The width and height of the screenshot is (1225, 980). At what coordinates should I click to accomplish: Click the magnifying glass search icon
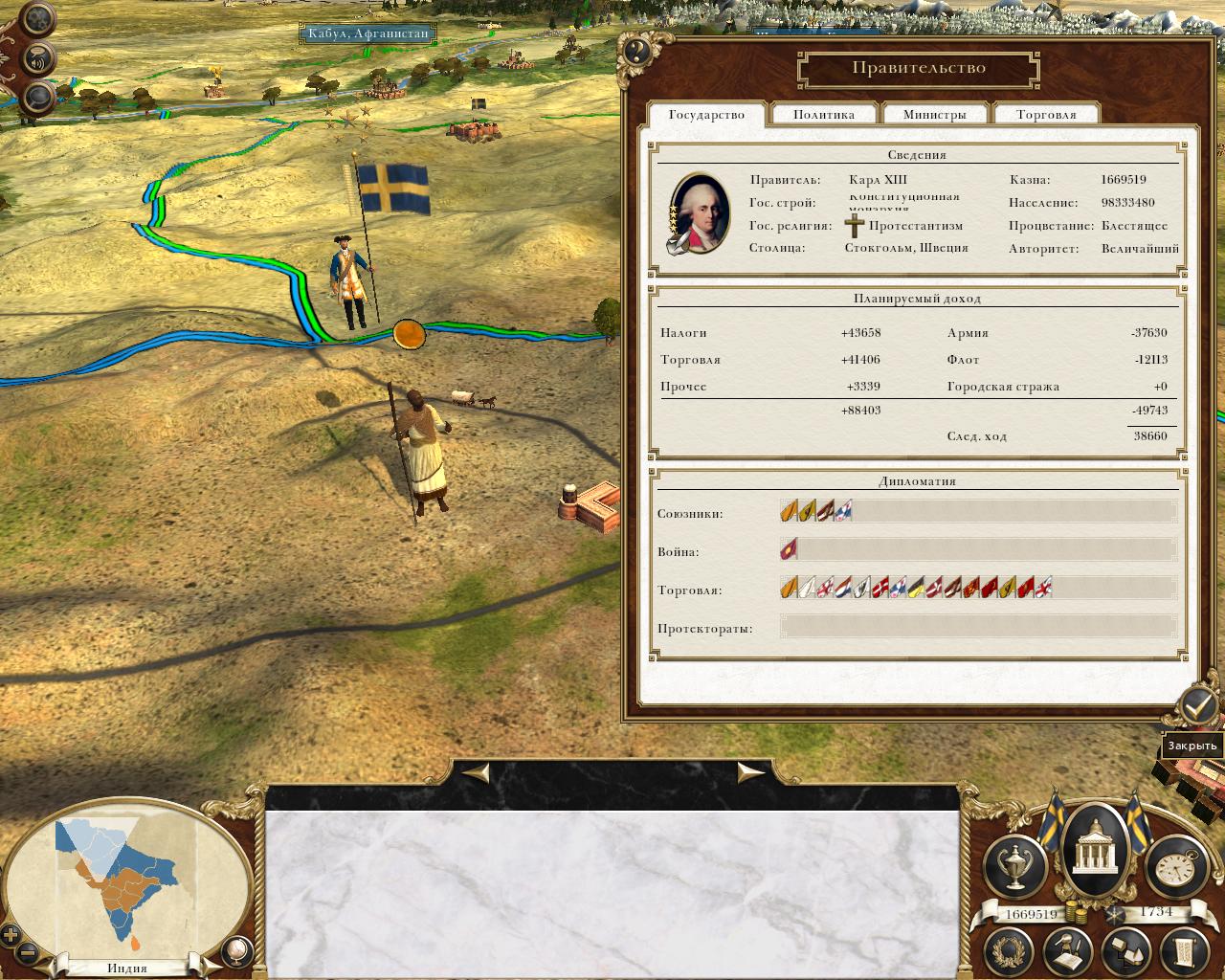pyautogui.click(x=38, y=97)
